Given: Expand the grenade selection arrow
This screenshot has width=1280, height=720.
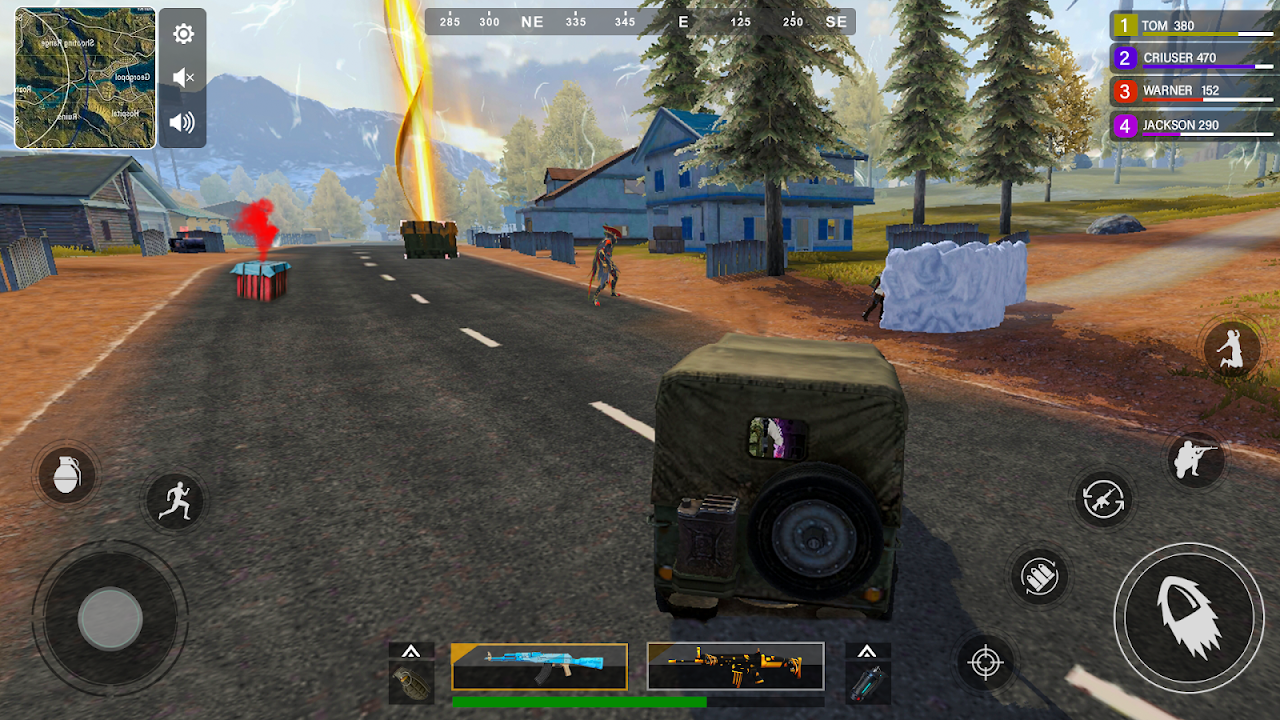Looking at the screenshot, I should click(411, 651).
